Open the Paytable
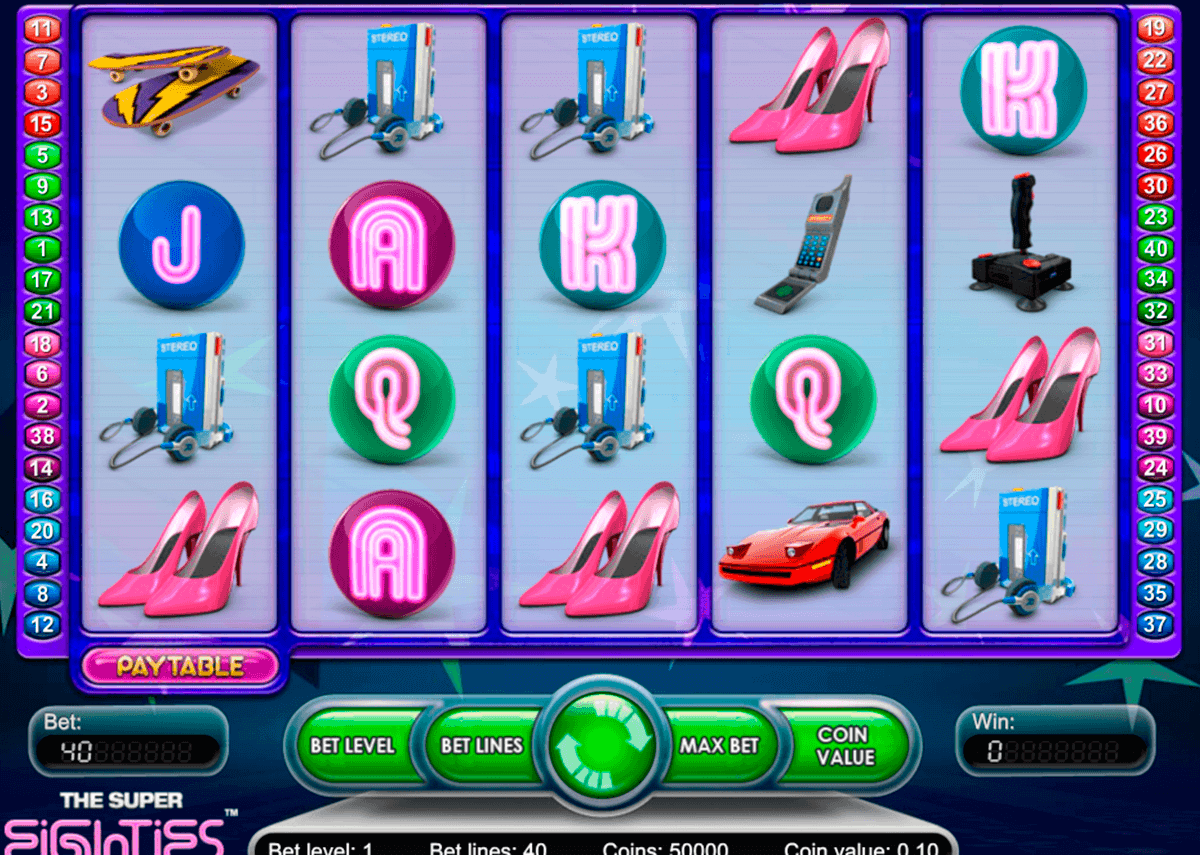The width and height of the screenshot is (1200, 855). [180, 666]
